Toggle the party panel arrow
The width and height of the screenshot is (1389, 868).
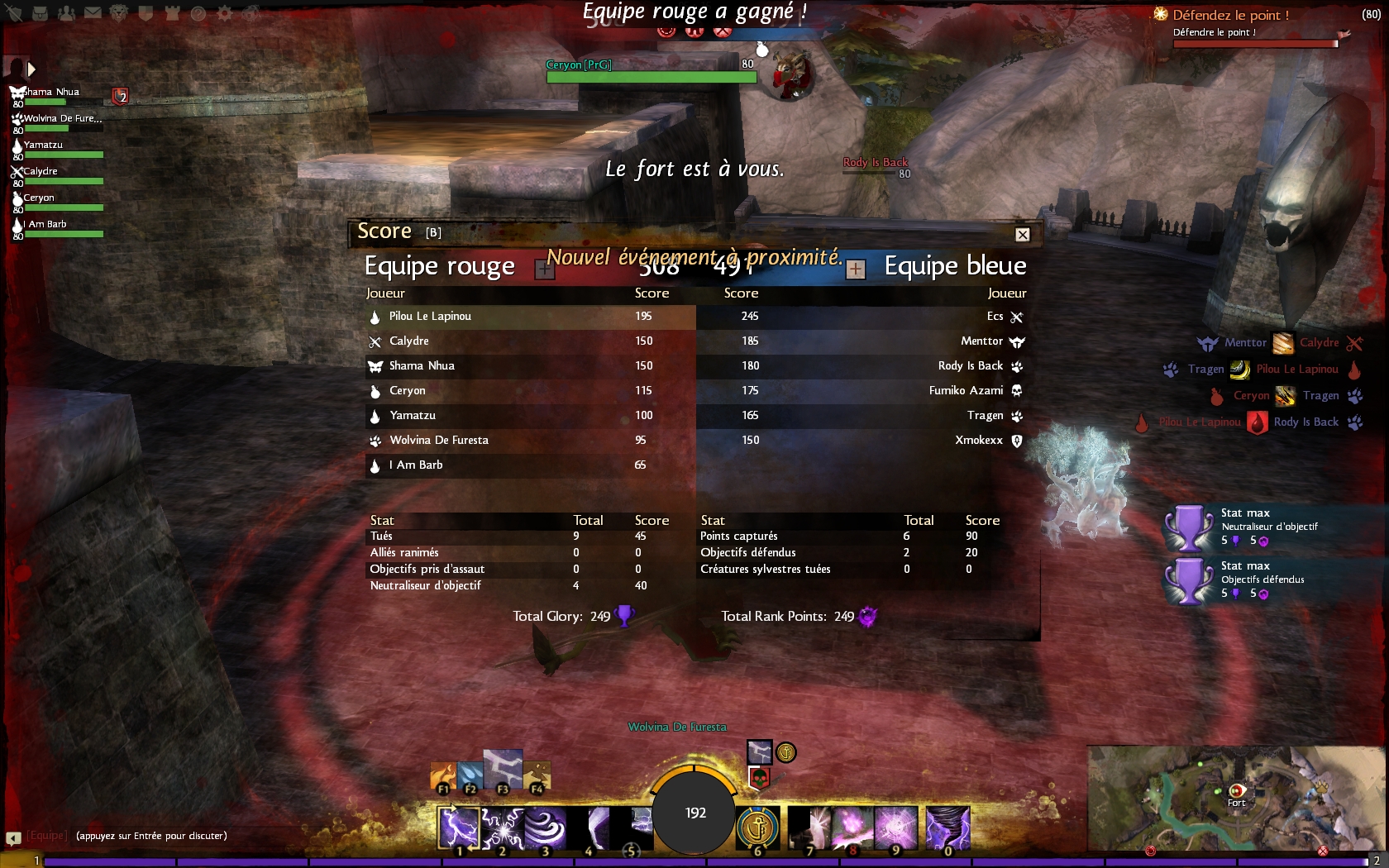(31, 69)
